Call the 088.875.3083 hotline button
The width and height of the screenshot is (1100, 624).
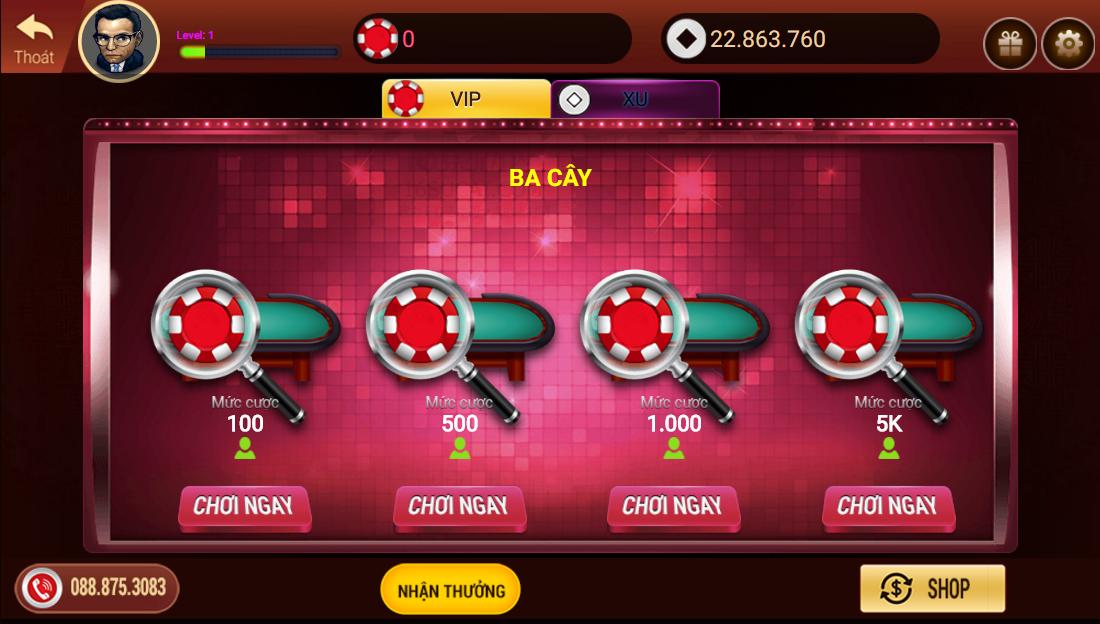[97, 587]
